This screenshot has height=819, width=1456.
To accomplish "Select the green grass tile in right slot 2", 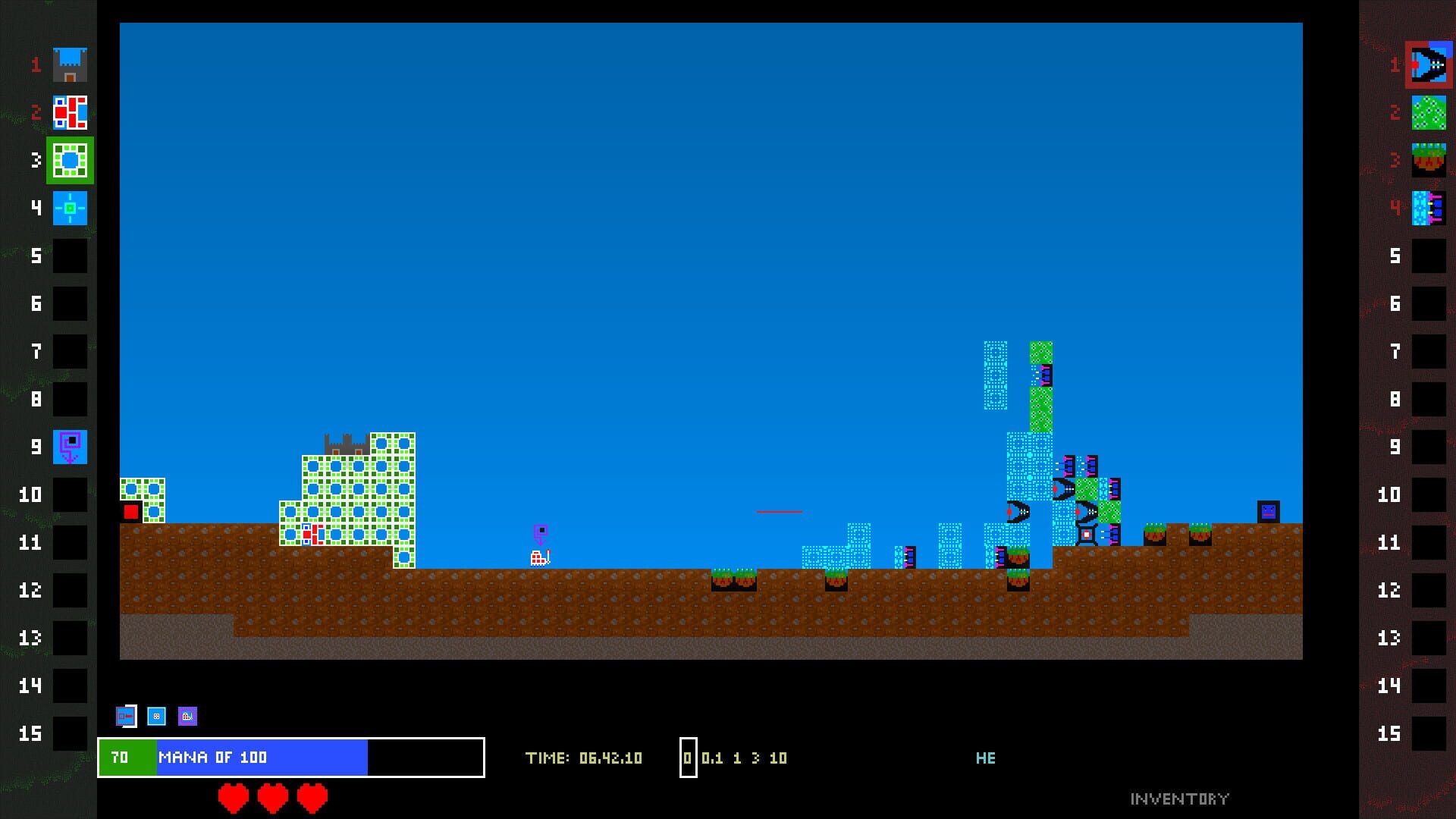I will [1429, 112].
